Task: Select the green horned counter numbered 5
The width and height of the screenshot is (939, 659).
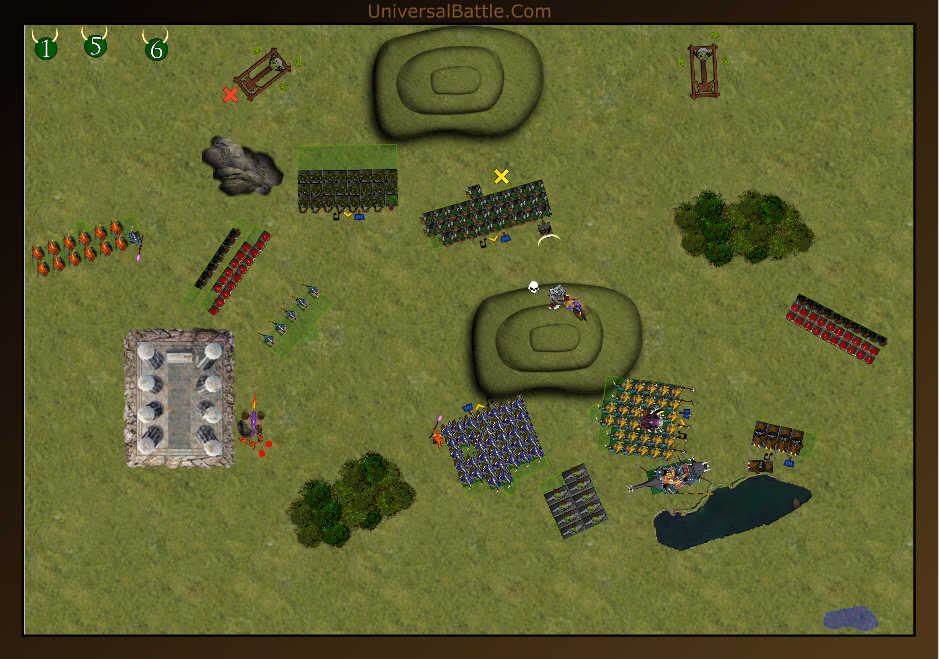Action: click(x=95, y=46)
